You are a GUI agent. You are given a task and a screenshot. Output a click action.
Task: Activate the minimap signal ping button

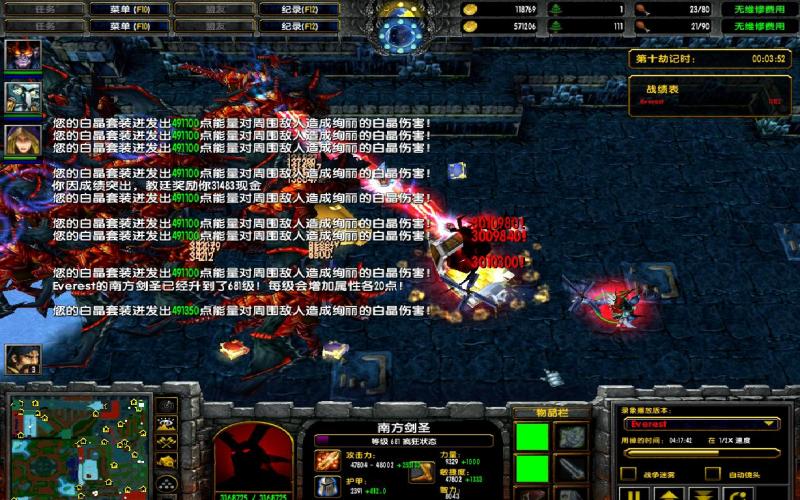pos(168,406)
